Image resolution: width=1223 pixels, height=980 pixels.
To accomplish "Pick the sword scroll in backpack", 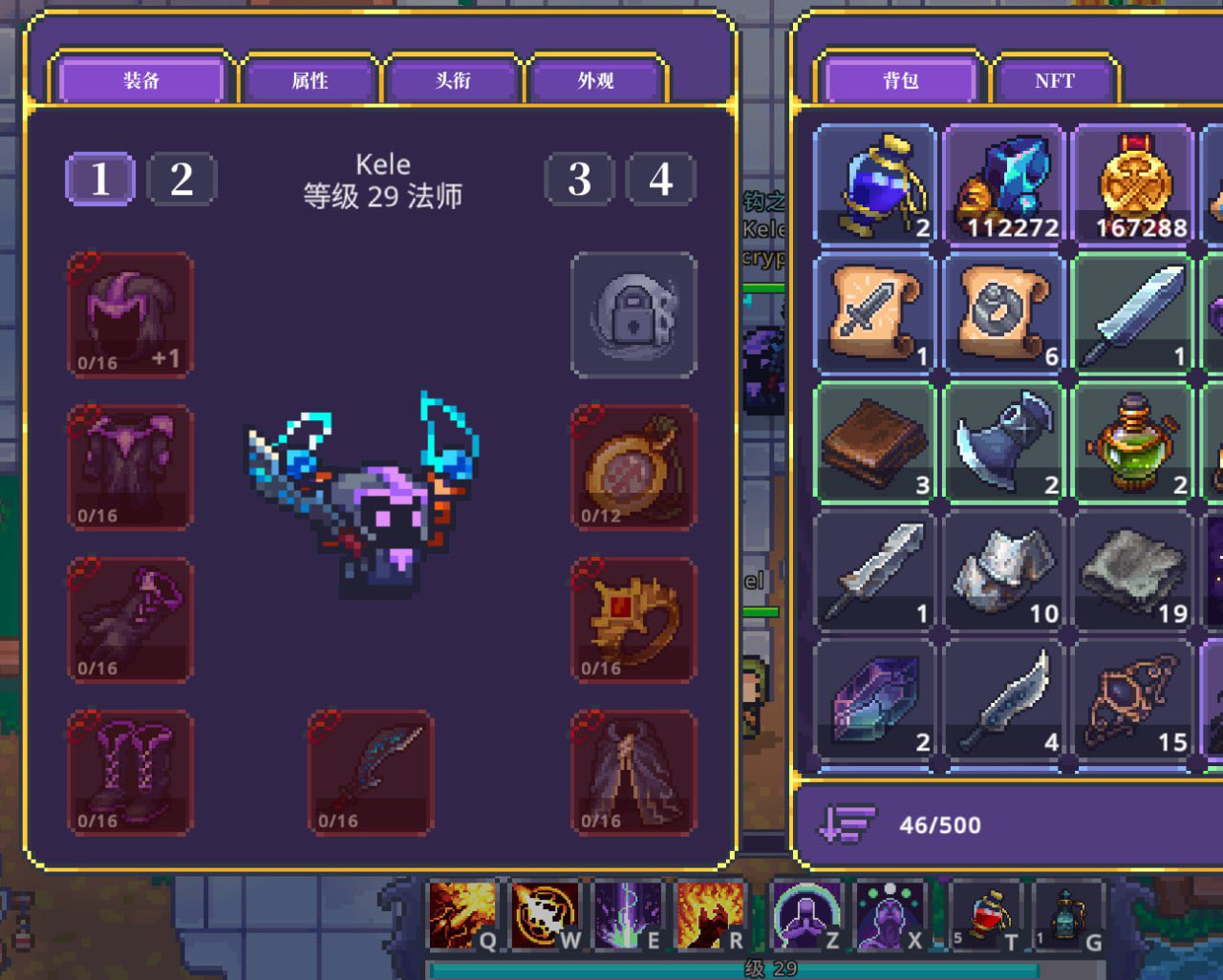I will point(875,313).
